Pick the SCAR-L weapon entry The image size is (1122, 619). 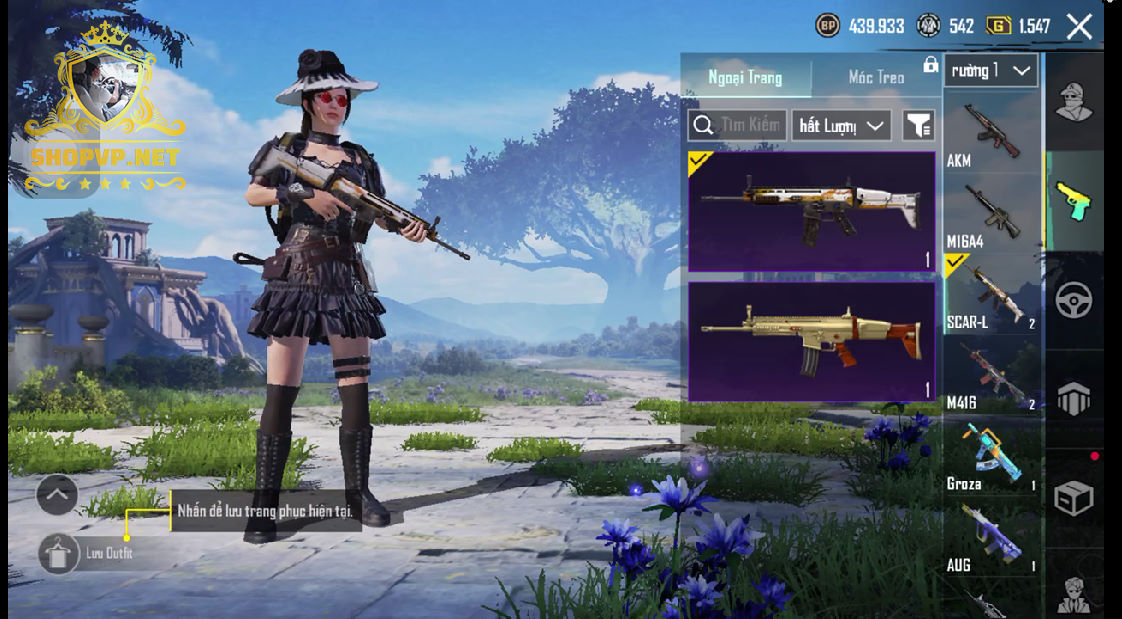991,295
